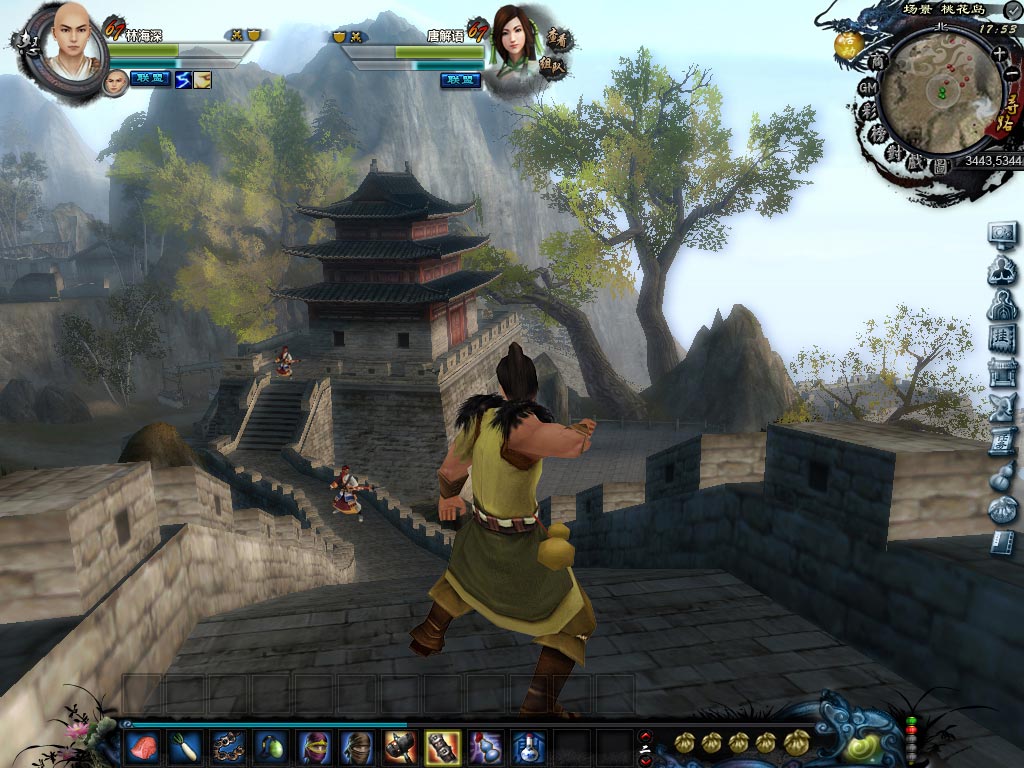Open the 商 shop button
This screenshot has width=1024, height=768.
878,62
